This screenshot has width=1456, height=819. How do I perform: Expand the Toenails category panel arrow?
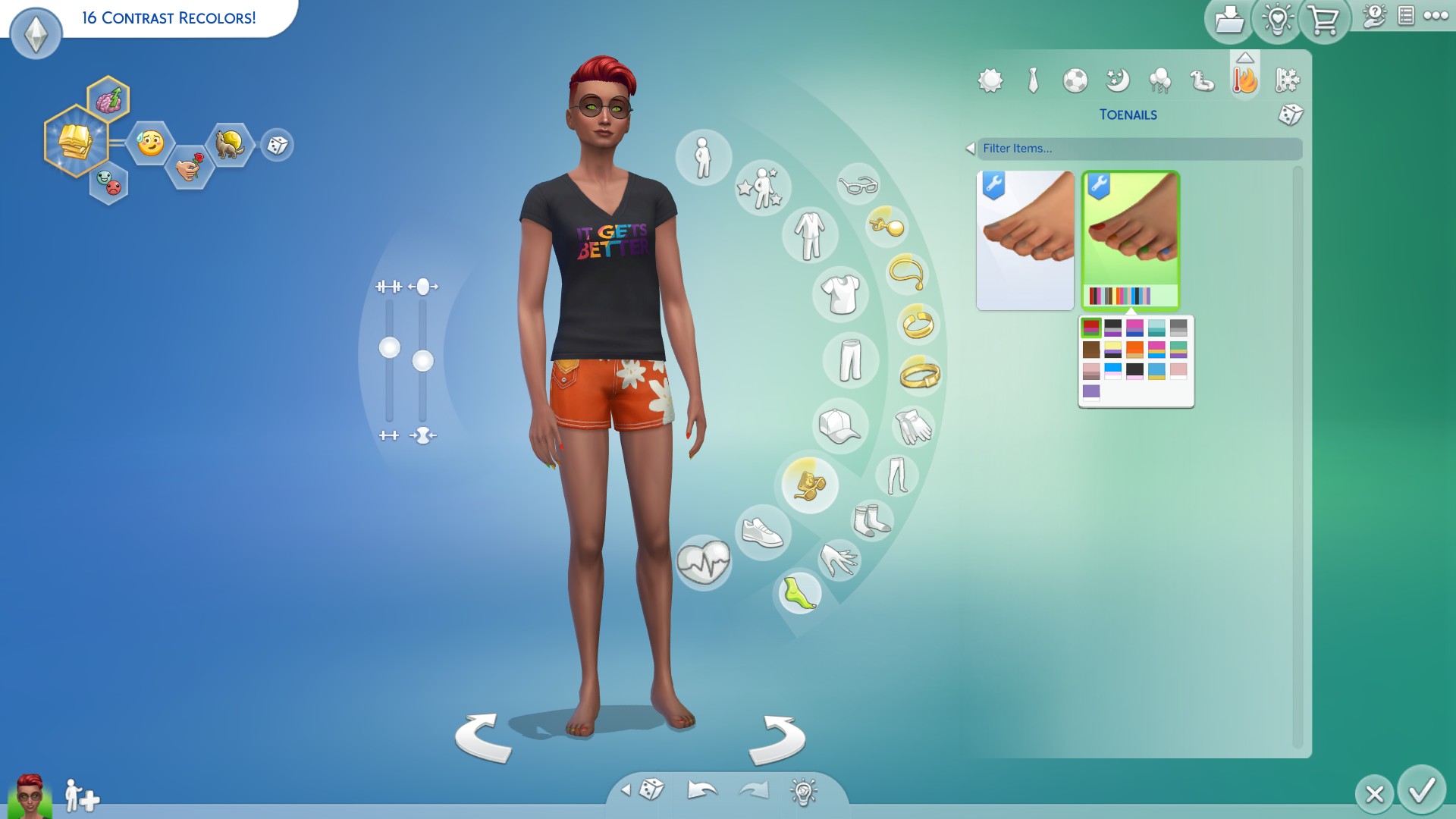[x=1246, y=58]
